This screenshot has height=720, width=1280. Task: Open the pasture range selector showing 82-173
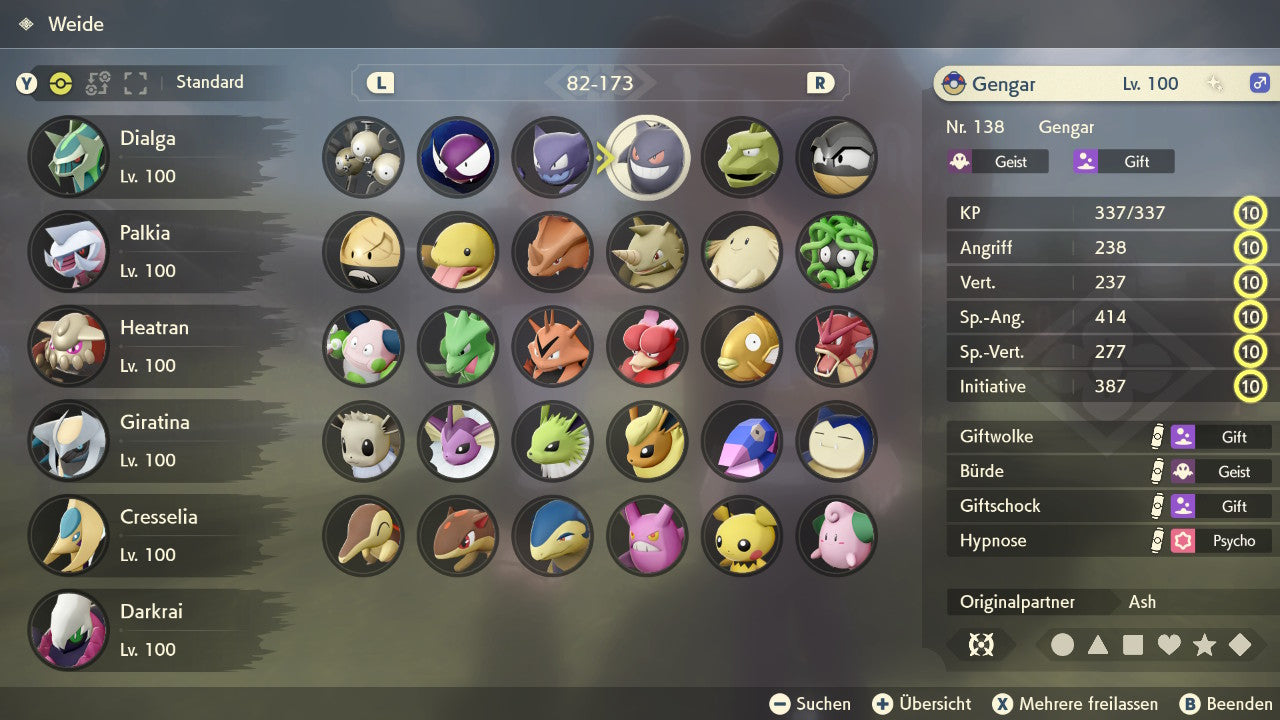point(600,83)
